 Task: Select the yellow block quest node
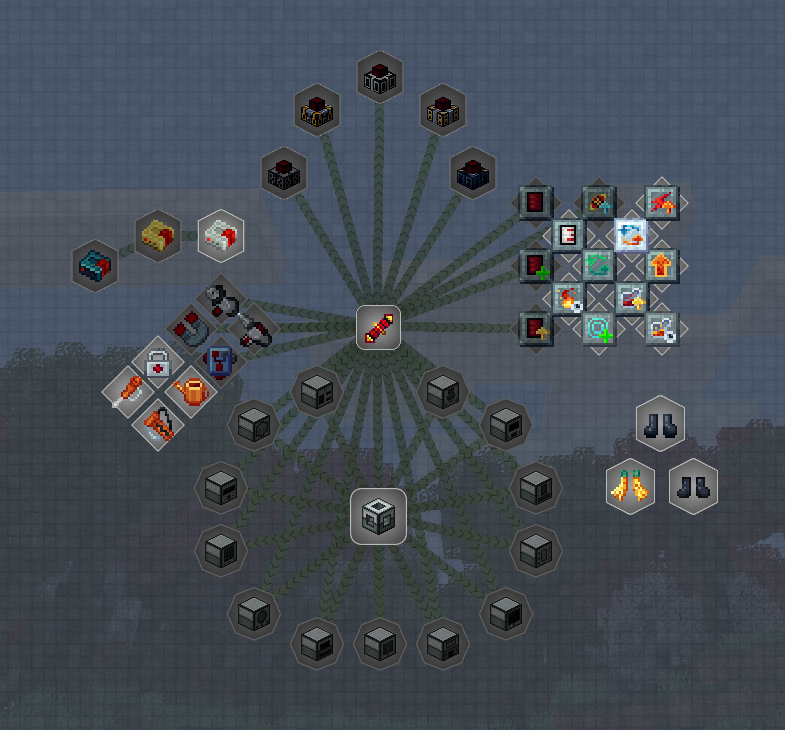(x=158, y=235)
